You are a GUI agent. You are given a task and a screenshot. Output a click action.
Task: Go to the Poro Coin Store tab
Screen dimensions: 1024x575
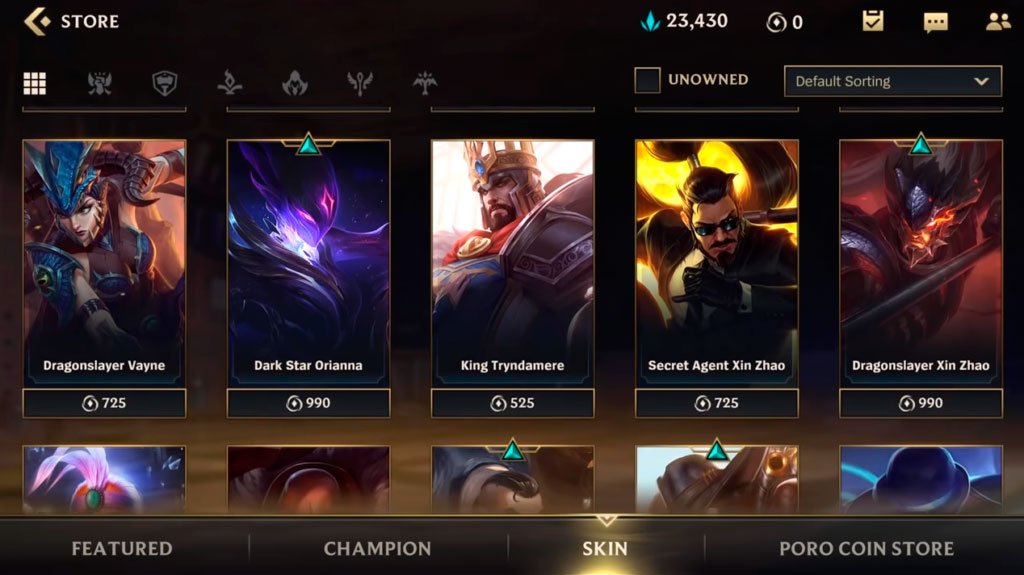coord(866,548)
